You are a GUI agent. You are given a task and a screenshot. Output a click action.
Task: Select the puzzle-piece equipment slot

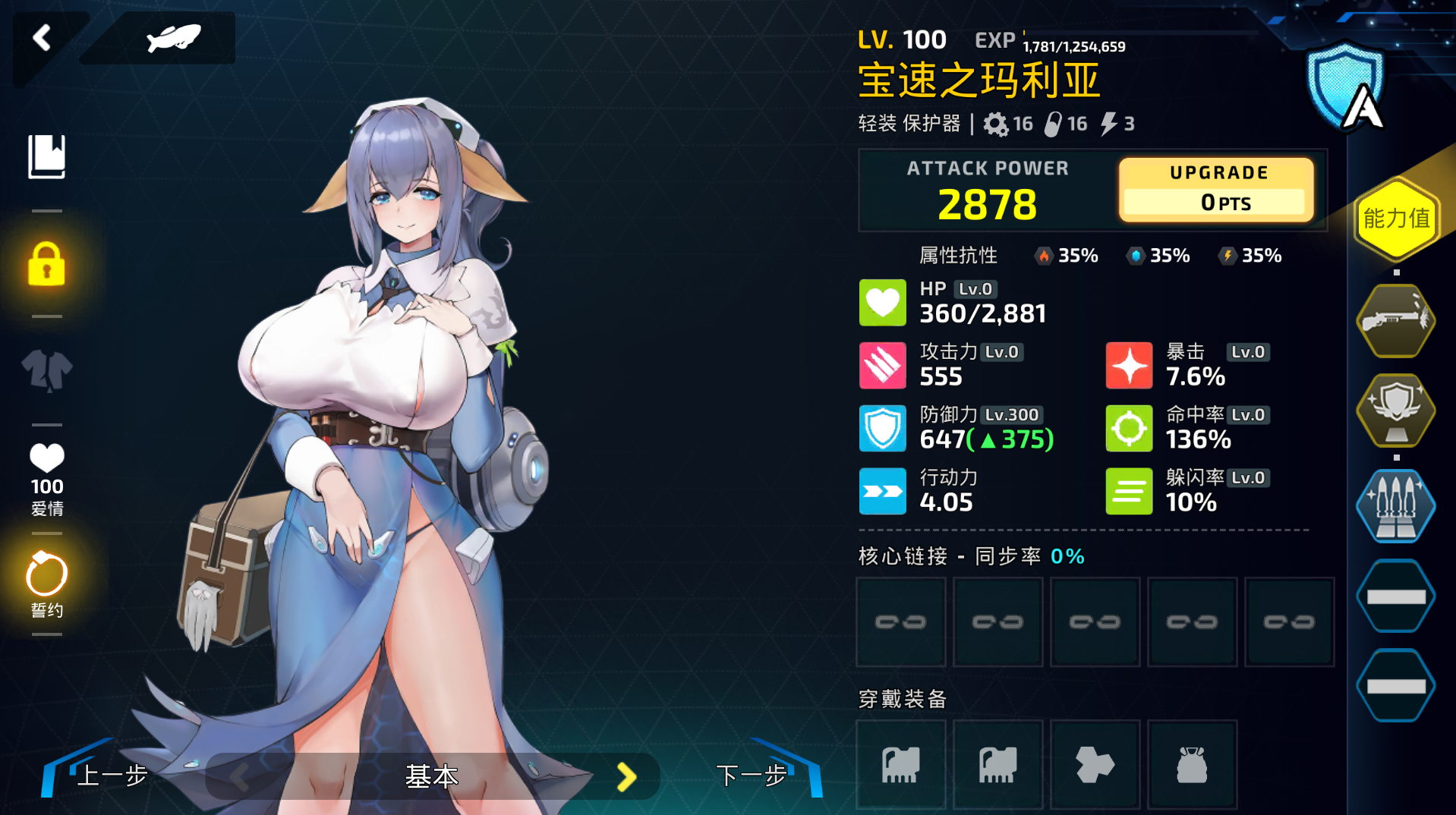click(x=1095, y=764)
